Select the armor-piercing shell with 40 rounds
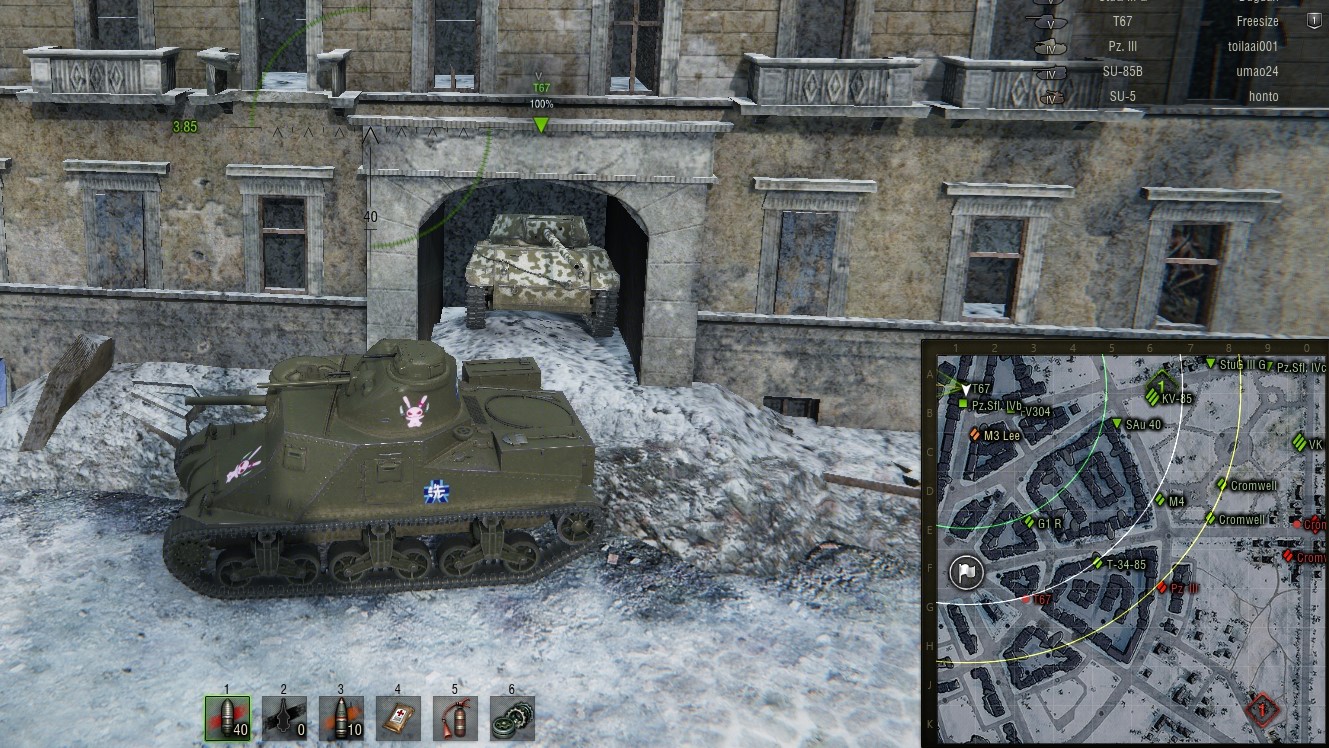This screenshot has width=1329, height=748. [x=227, y=718]
